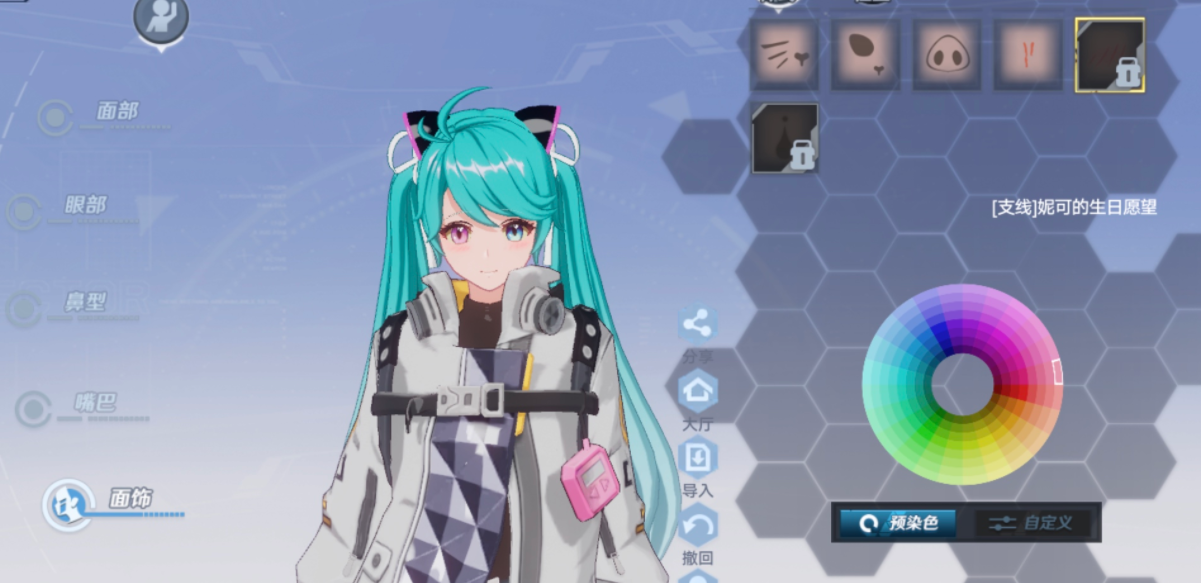Switch to the 预染色 preset colors tab
Screen dimensions: 1201x583
tap(898, 523)
